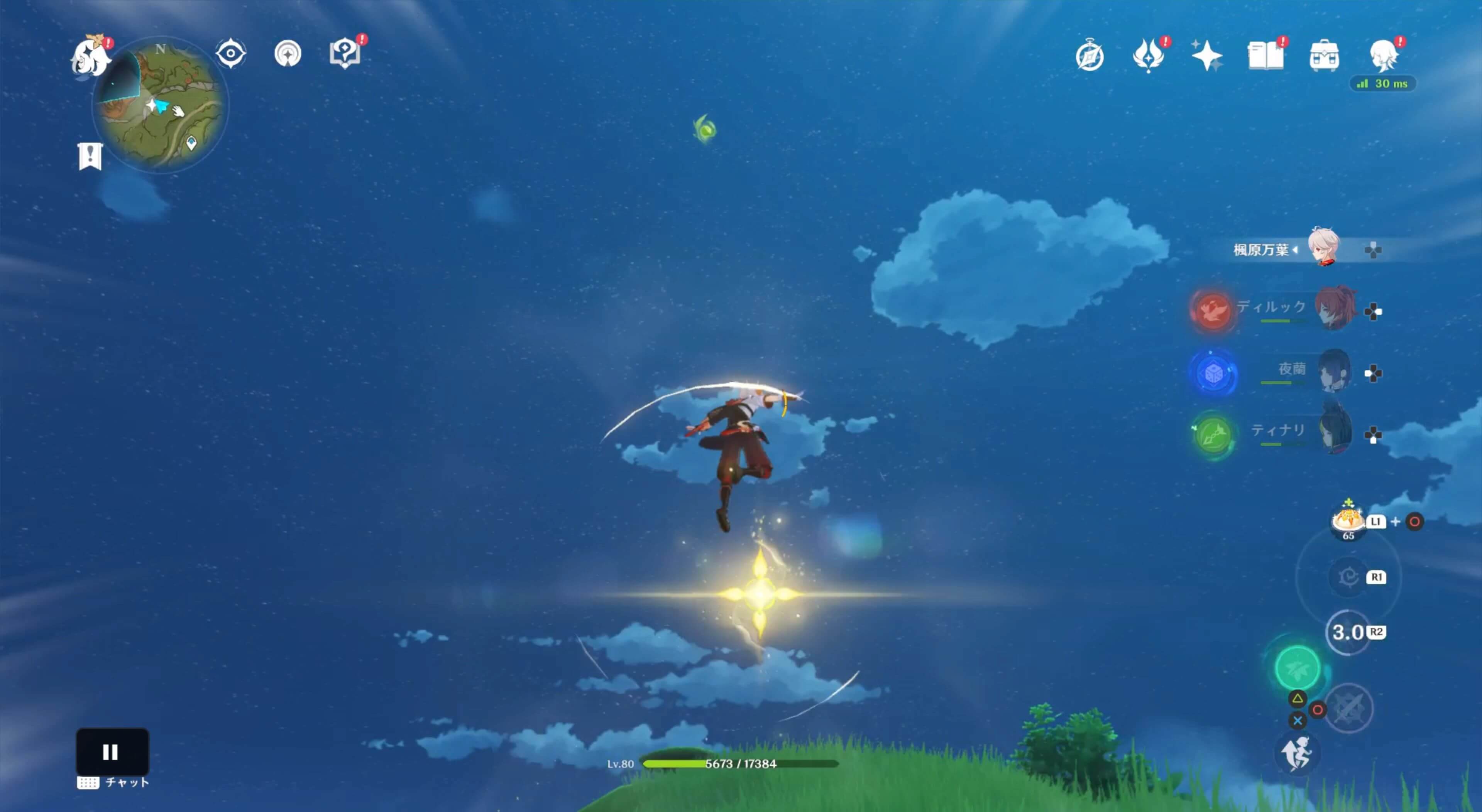Expand the arrow beside 楓原万葉 name

(1296, 250)
